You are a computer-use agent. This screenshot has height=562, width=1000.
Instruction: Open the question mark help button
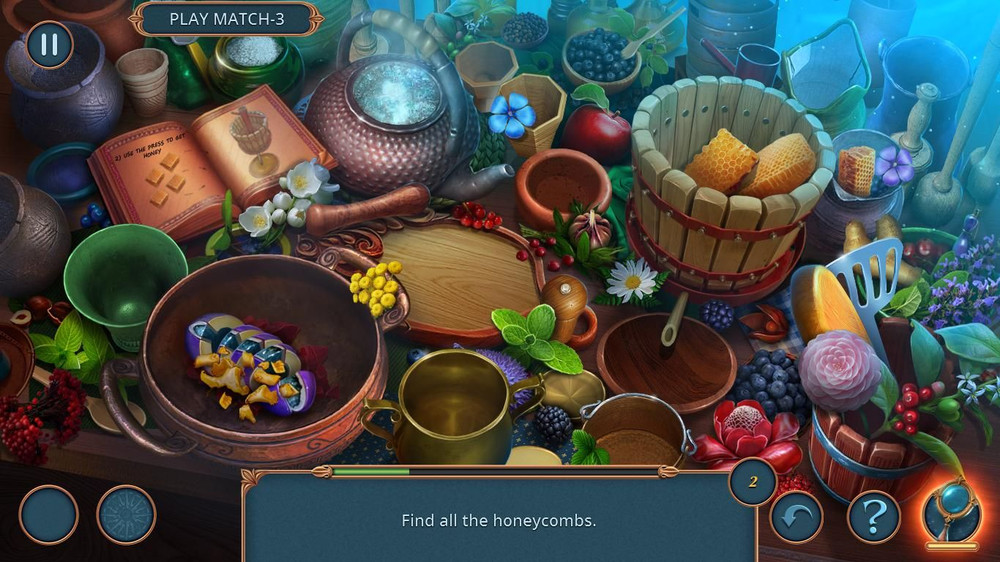point(874,516)
